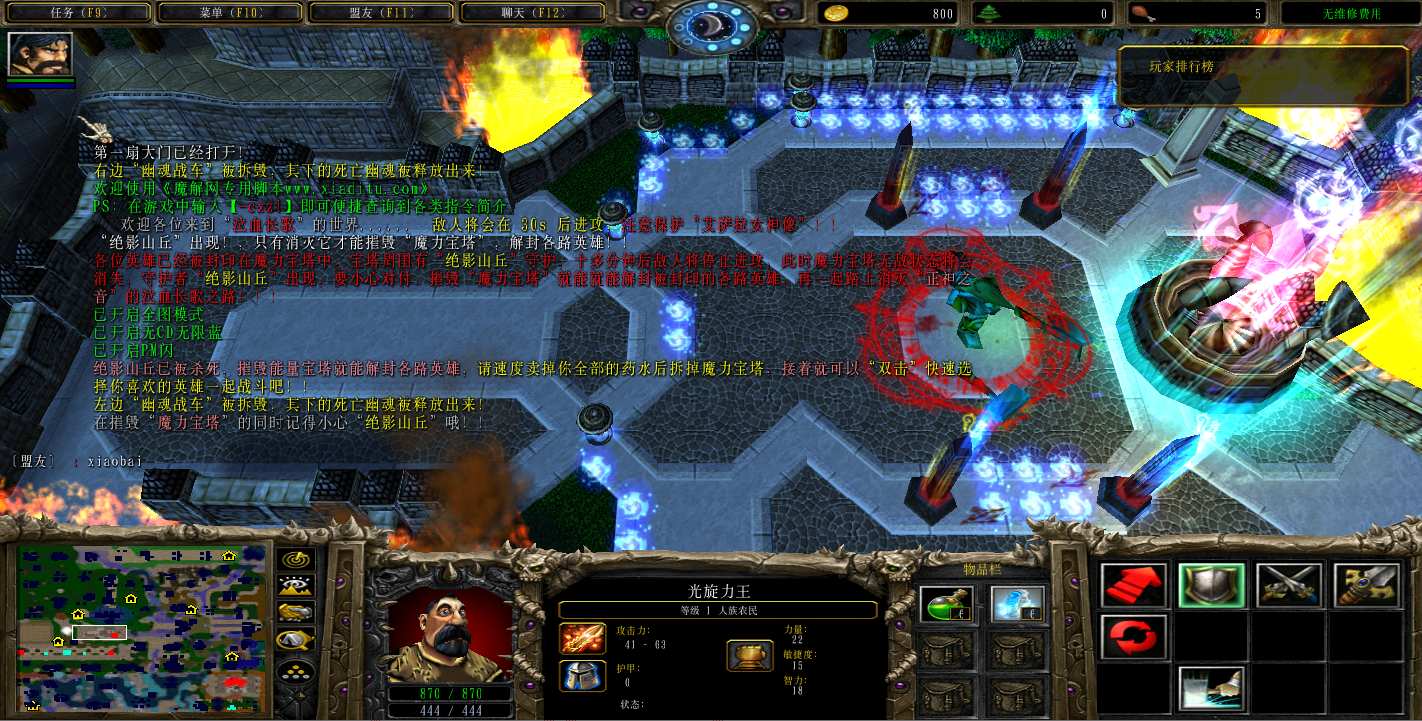Choose the crossed swords attack command
Screen dimensions: 1422x721
pos(1289,586)
